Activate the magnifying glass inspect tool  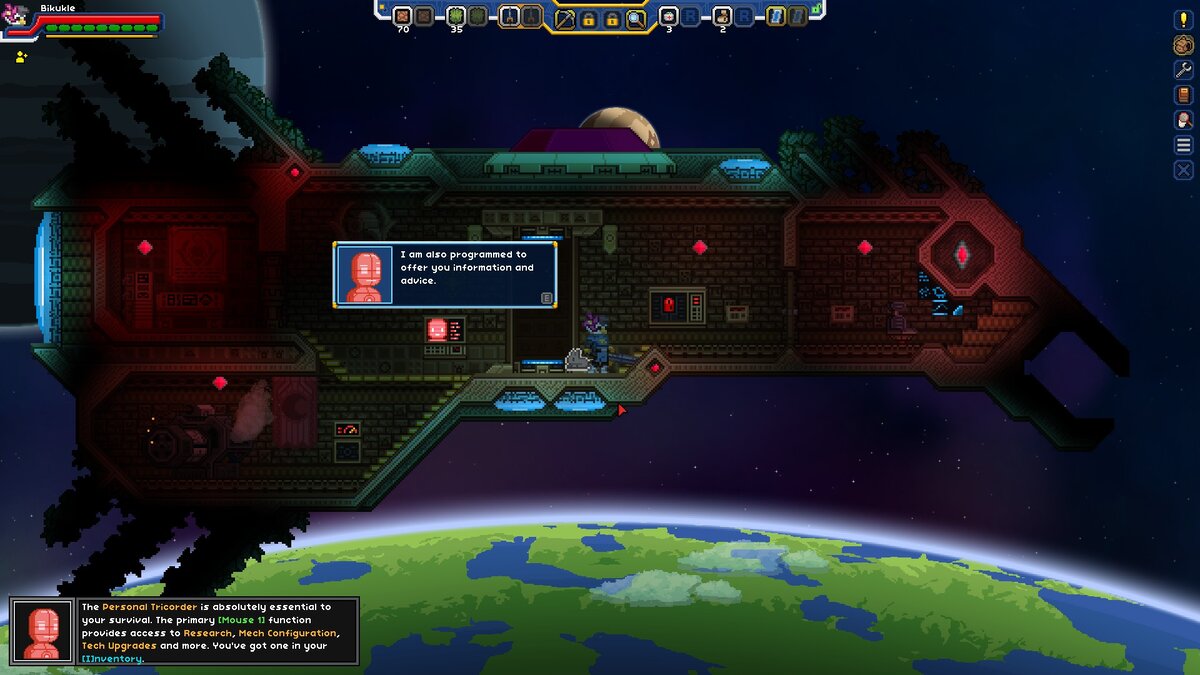636,18
